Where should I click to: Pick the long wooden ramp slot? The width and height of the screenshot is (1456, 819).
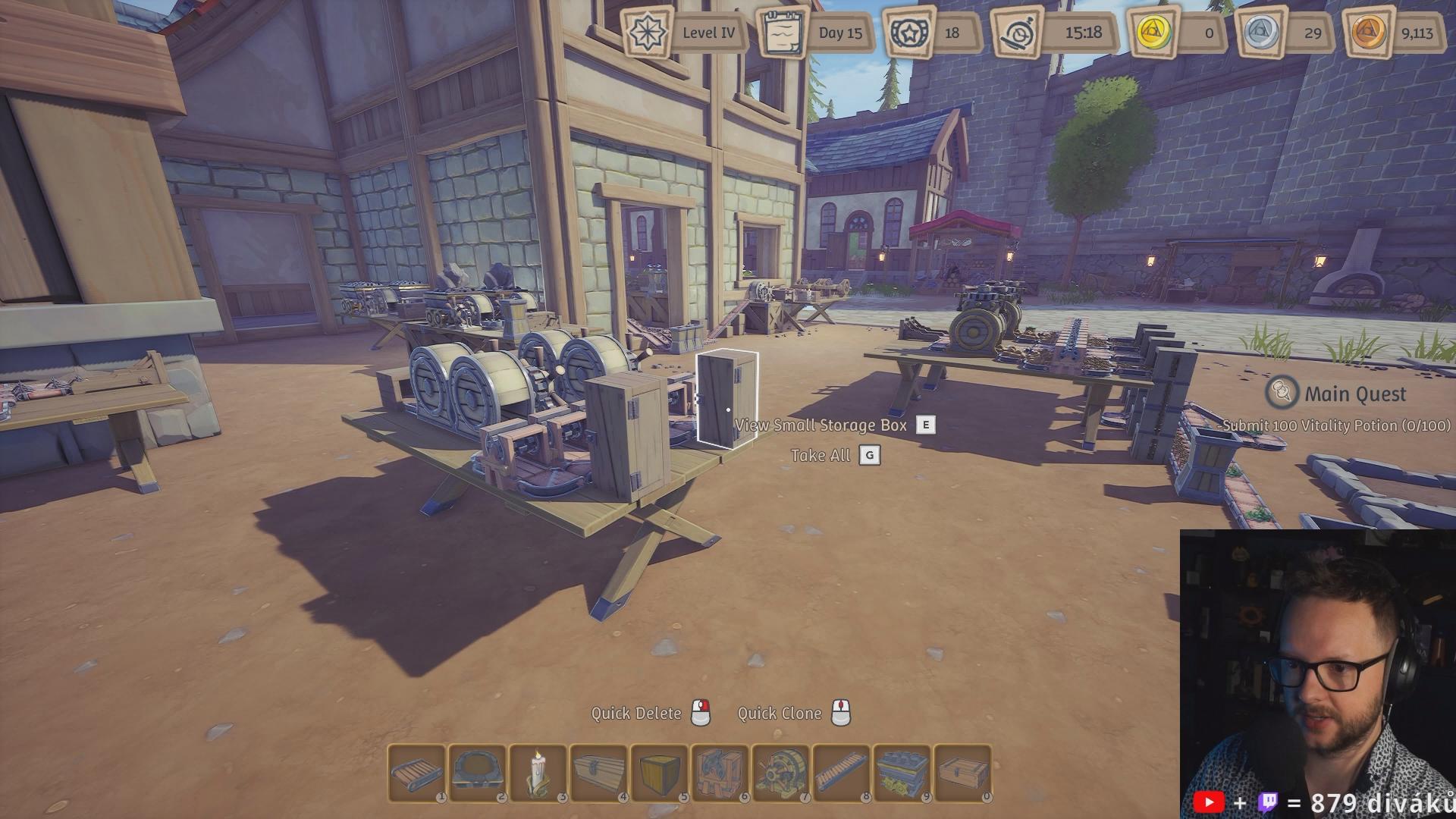click(x=841, y=773)
